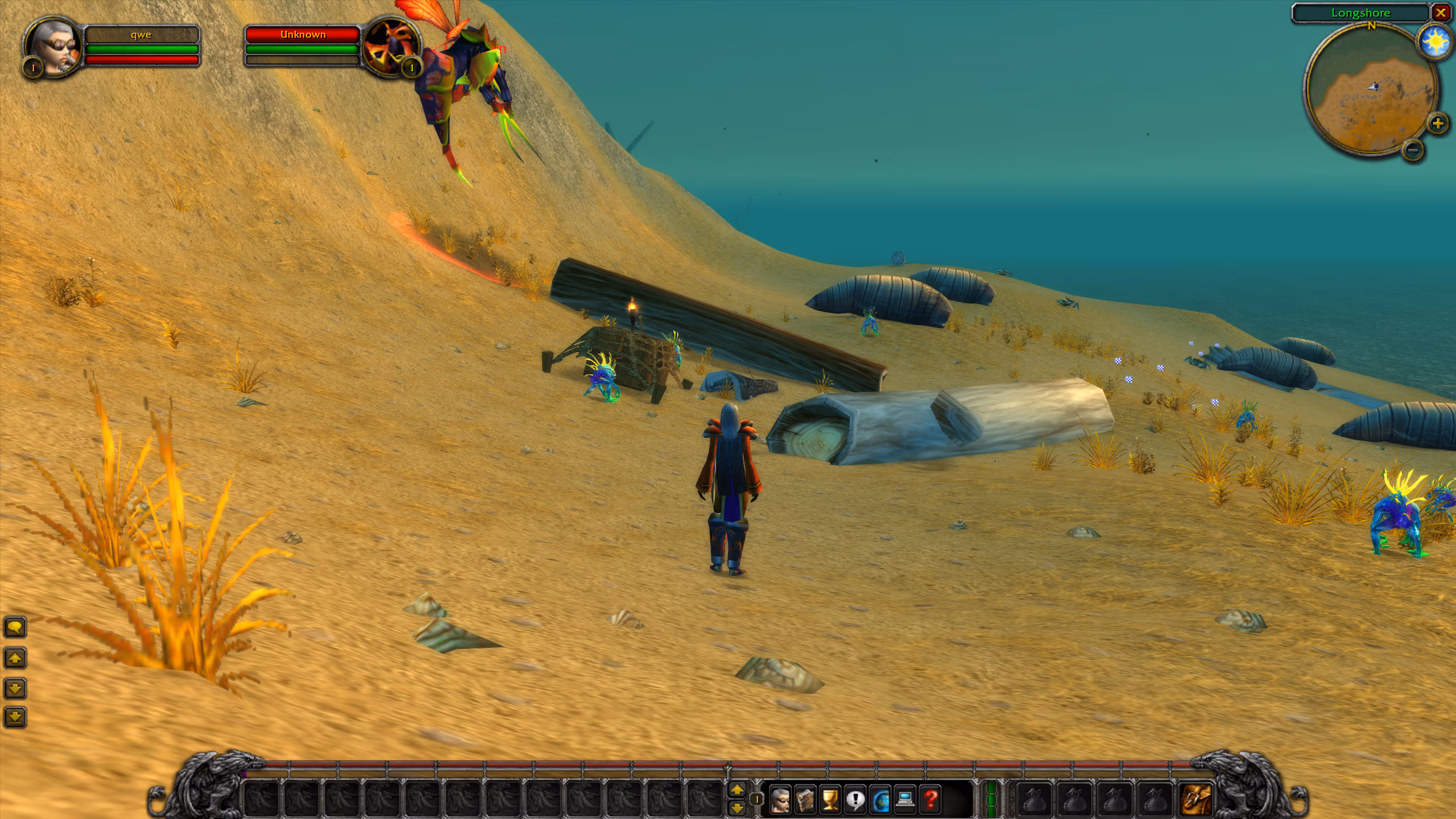Click the Unknown target portrait
Image resolution: width=1456 pixels, height=819 pixels.
pyautogui.click(x=391, y=48)
